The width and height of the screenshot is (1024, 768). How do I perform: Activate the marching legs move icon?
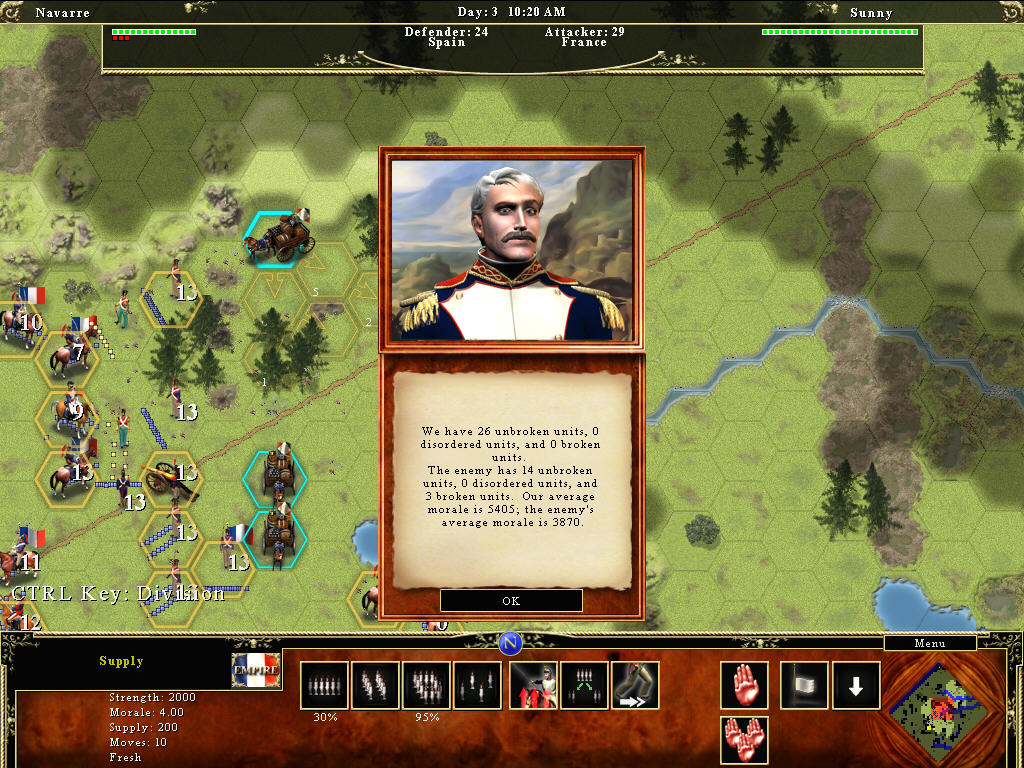tap(635, 685)
